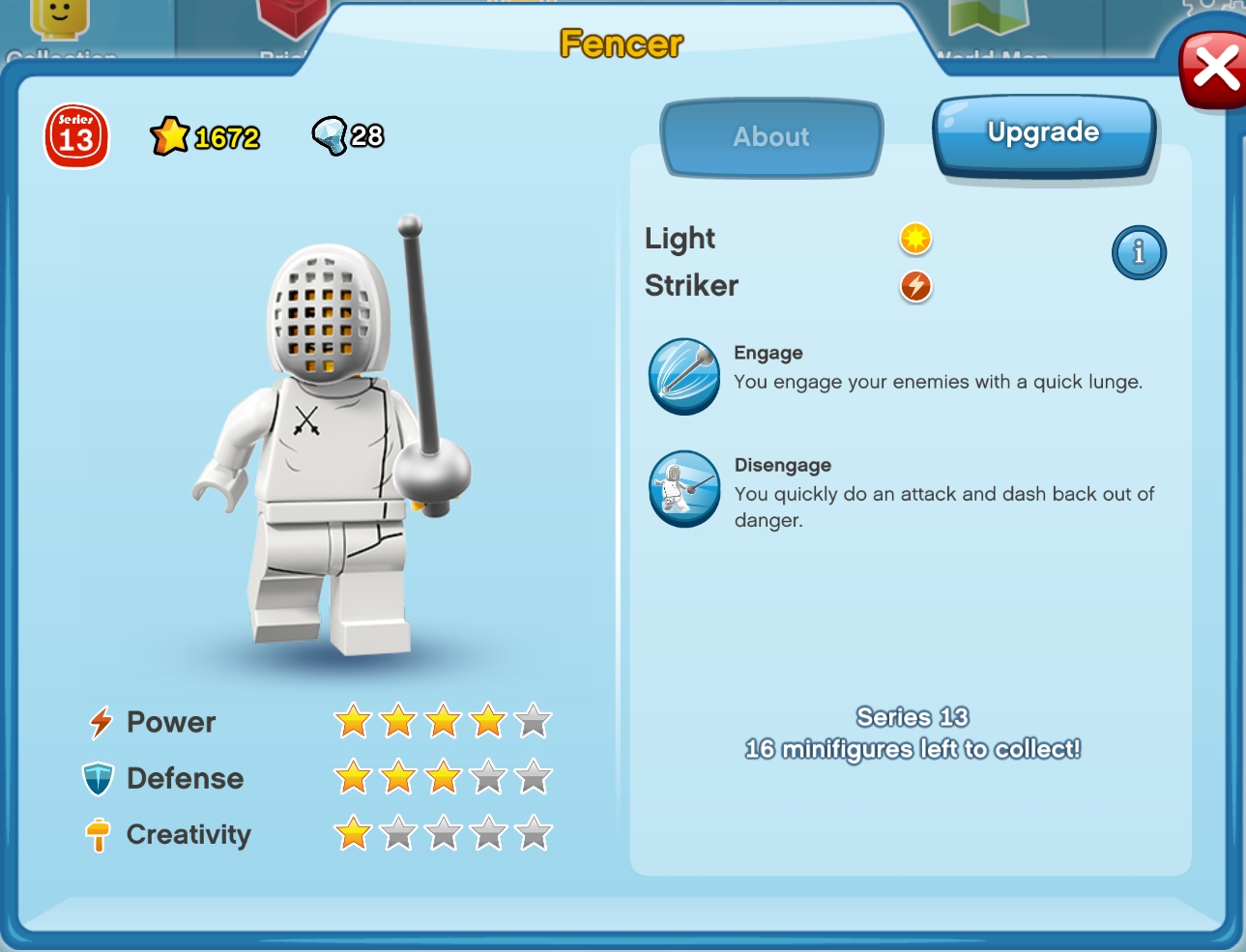This screenshot has height=952, width=1246.
Task: Click the Power lightning bolt icon
Action: [100, 722]
